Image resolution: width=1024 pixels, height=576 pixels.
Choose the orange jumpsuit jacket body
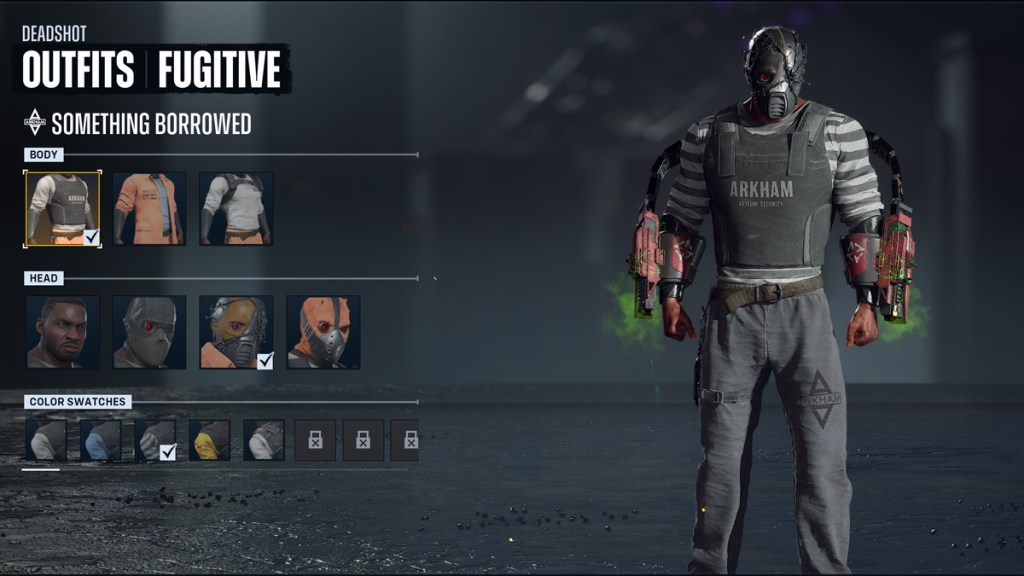click(149, 209)
